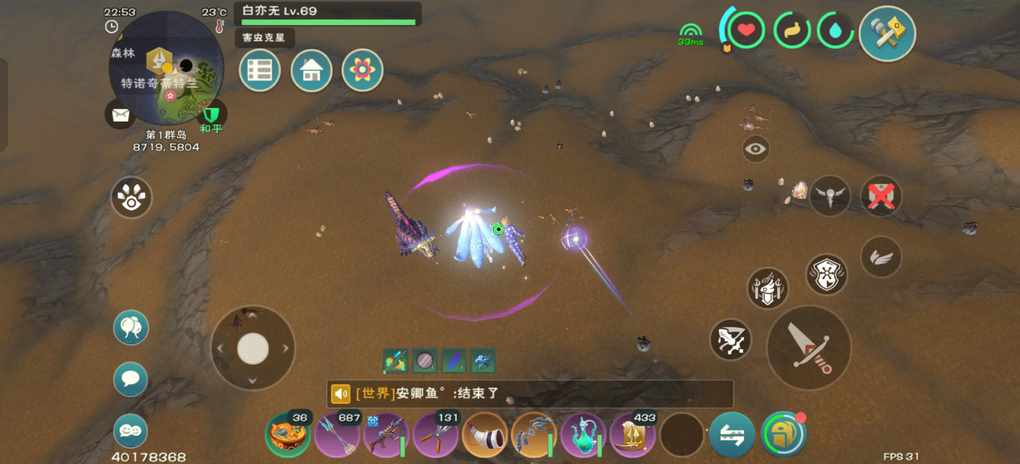Open the world chat message bar
1020x464 pixels.
pyautogui.click(x=530, y=394)
